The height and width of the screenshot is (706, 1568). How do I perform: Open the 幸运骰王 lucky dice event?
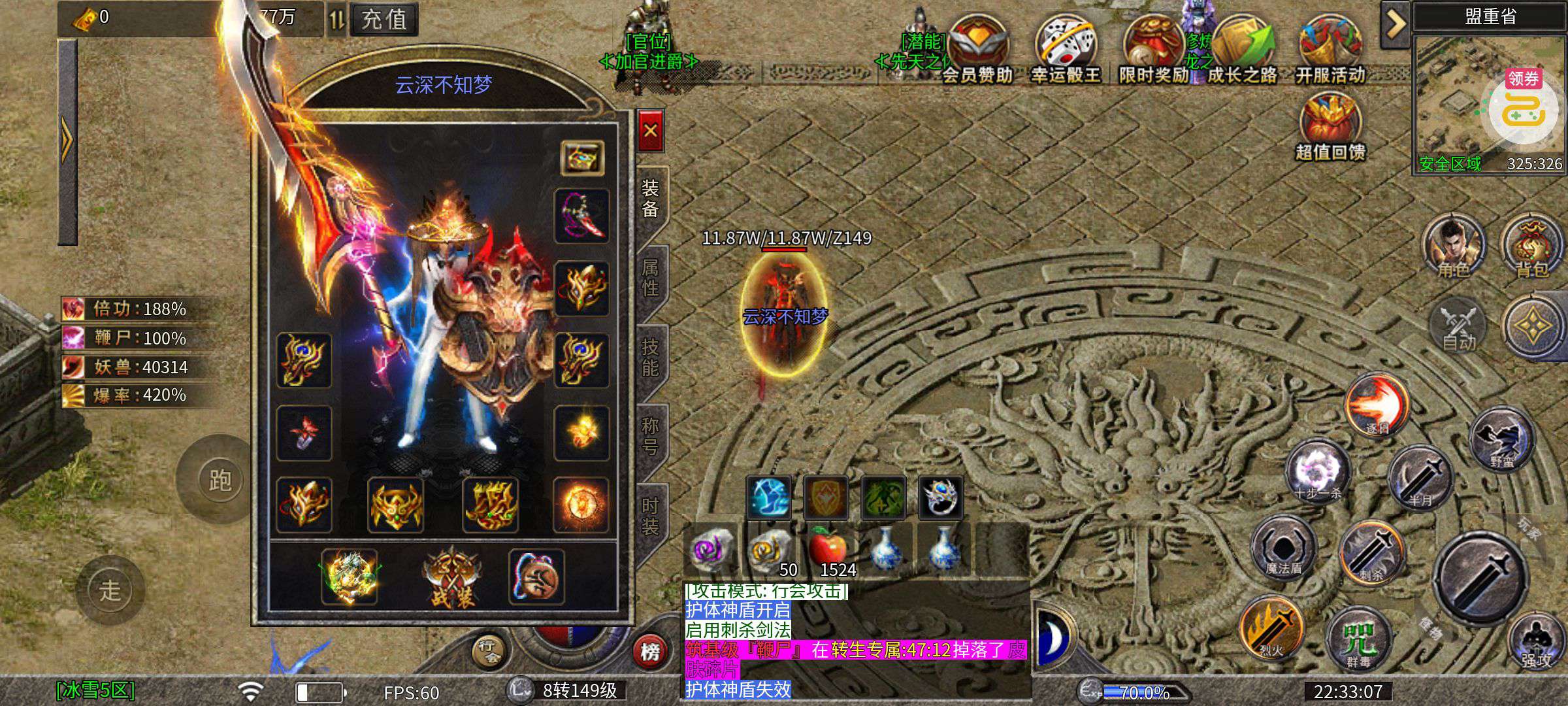pyautogui.click(x=1066, y=50)
